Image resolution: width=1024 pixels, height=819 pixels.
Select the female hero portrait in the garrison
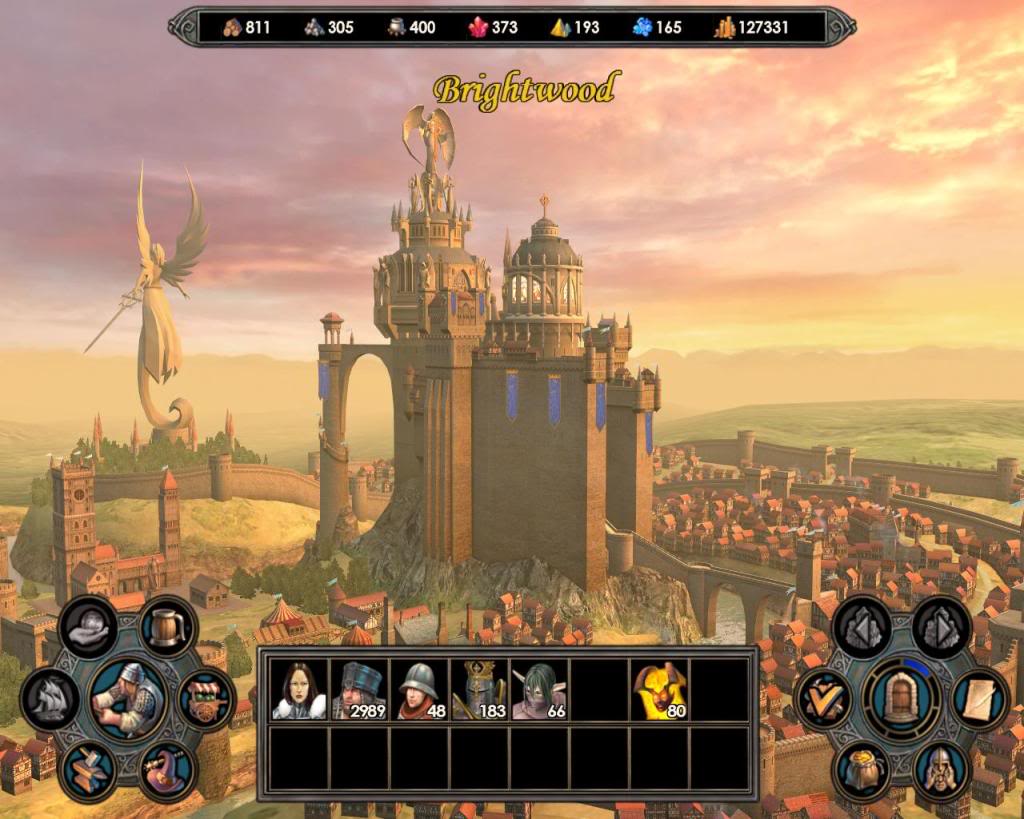pos(299,690)
